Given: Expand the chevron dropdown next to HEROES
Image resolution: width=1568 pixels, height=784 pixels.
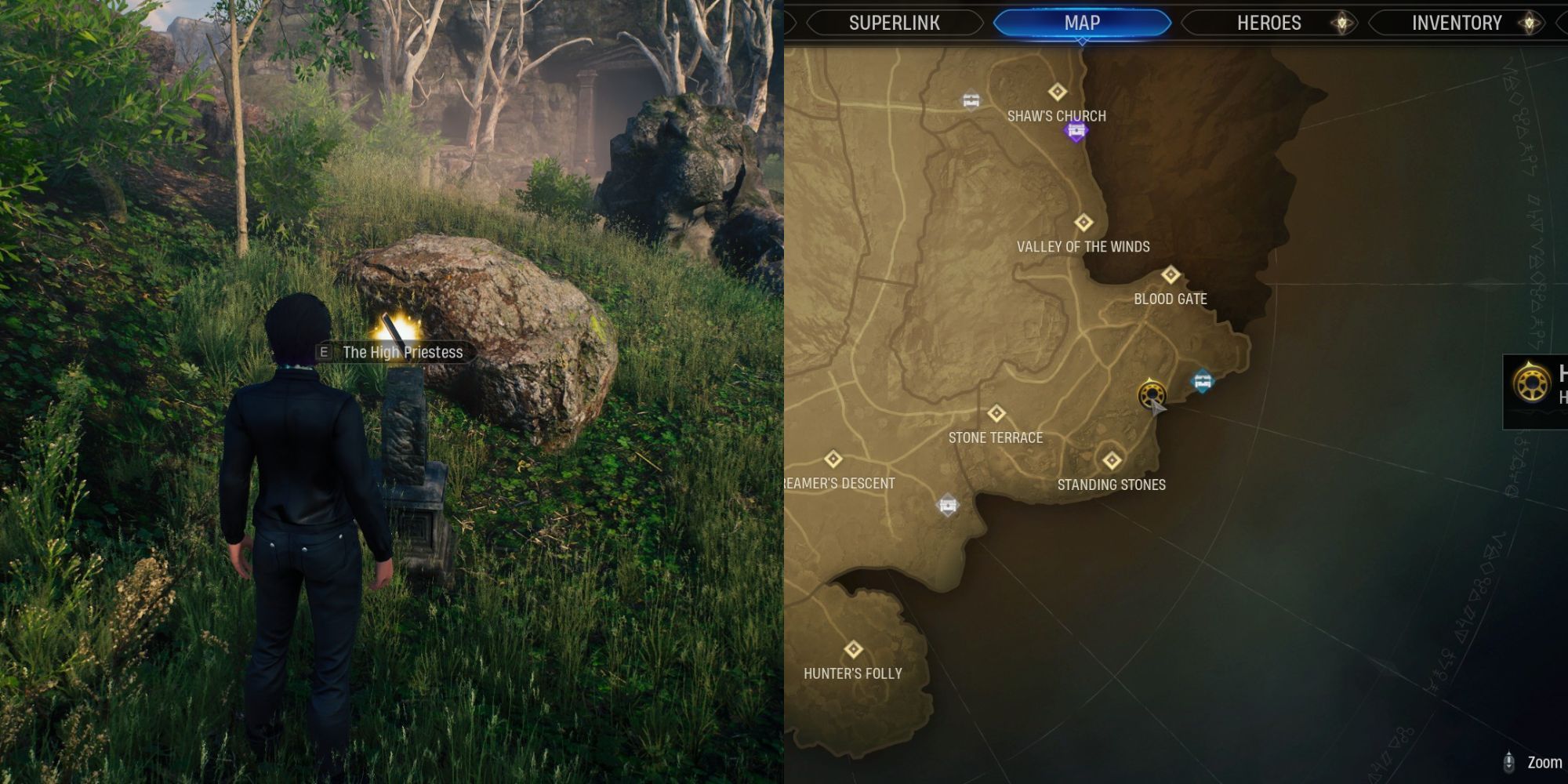Looking at the screenshot, I should (x=1341, y=23).
